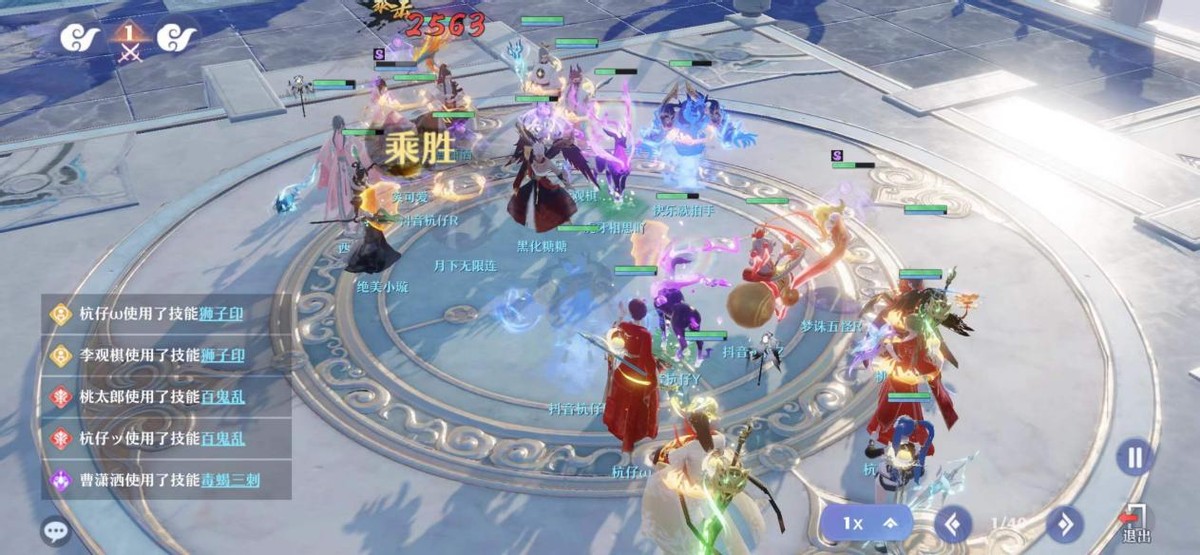The height and width of the screenshot is (555, 1200).
Task: Click 李观棋's 狮子印 skill link
Action: point(222,355)
